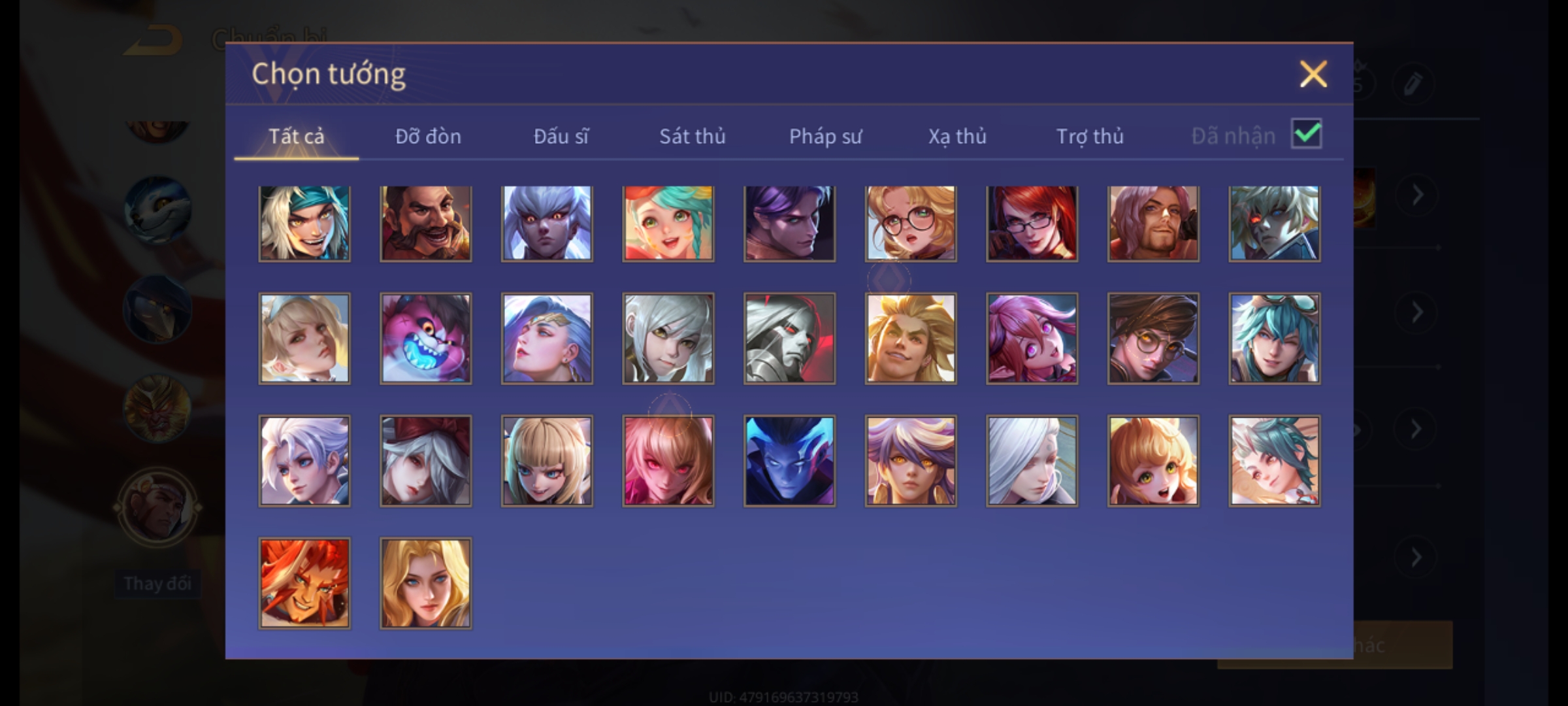Pick the red-haired woman wearing glasses
This screenshot has height=706, width=1568.
[x=1032, y=224]
